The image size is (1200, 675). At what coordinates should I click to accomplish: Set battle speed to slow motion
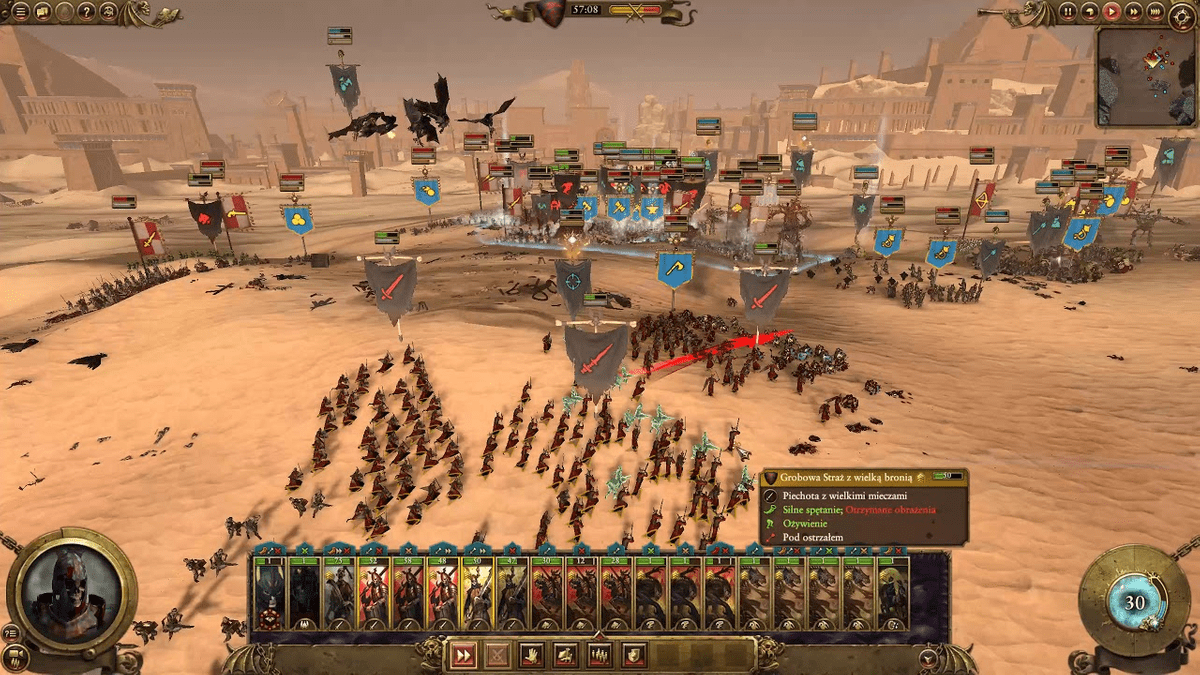click(x=1090, y=13)
